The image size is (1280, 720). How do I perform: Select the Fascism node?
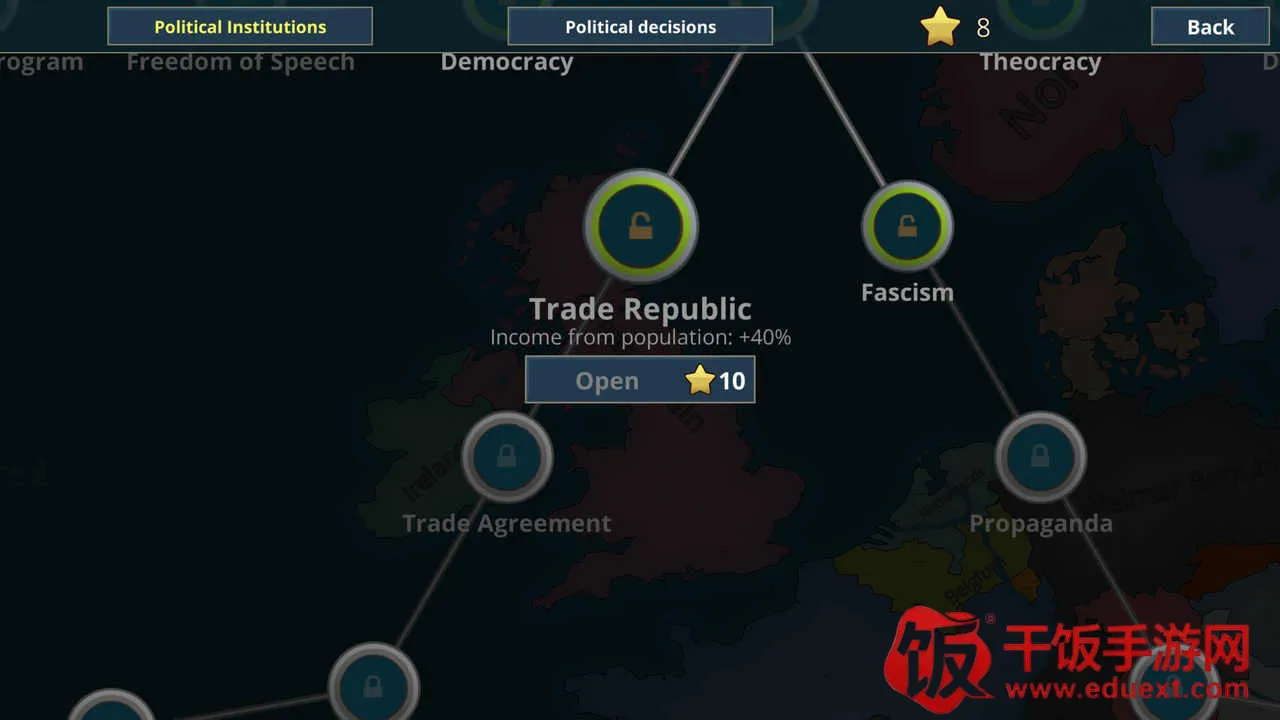tap(907, 227)
